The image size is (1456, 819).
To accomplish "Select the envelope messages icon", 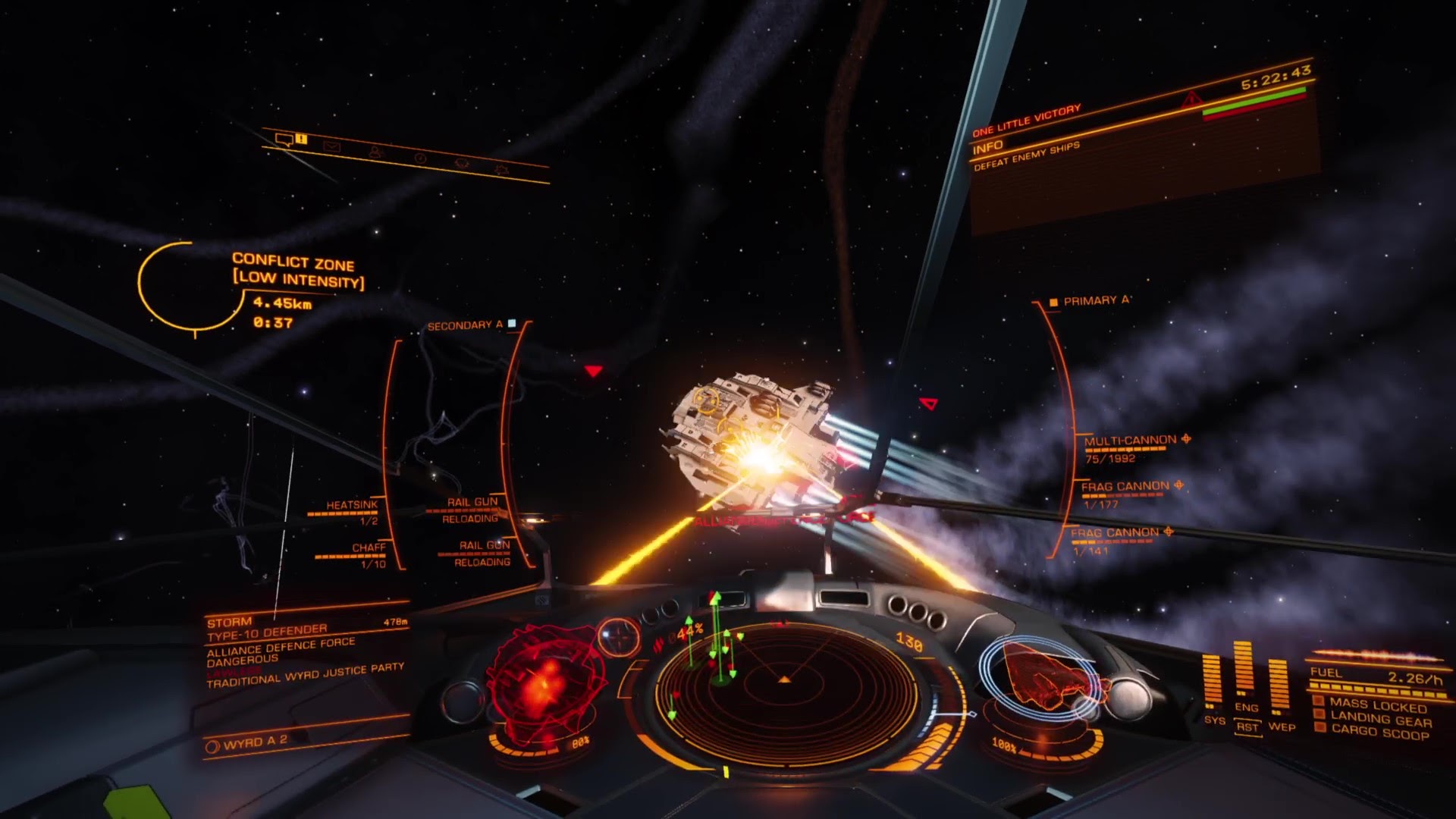I will 332,146.
